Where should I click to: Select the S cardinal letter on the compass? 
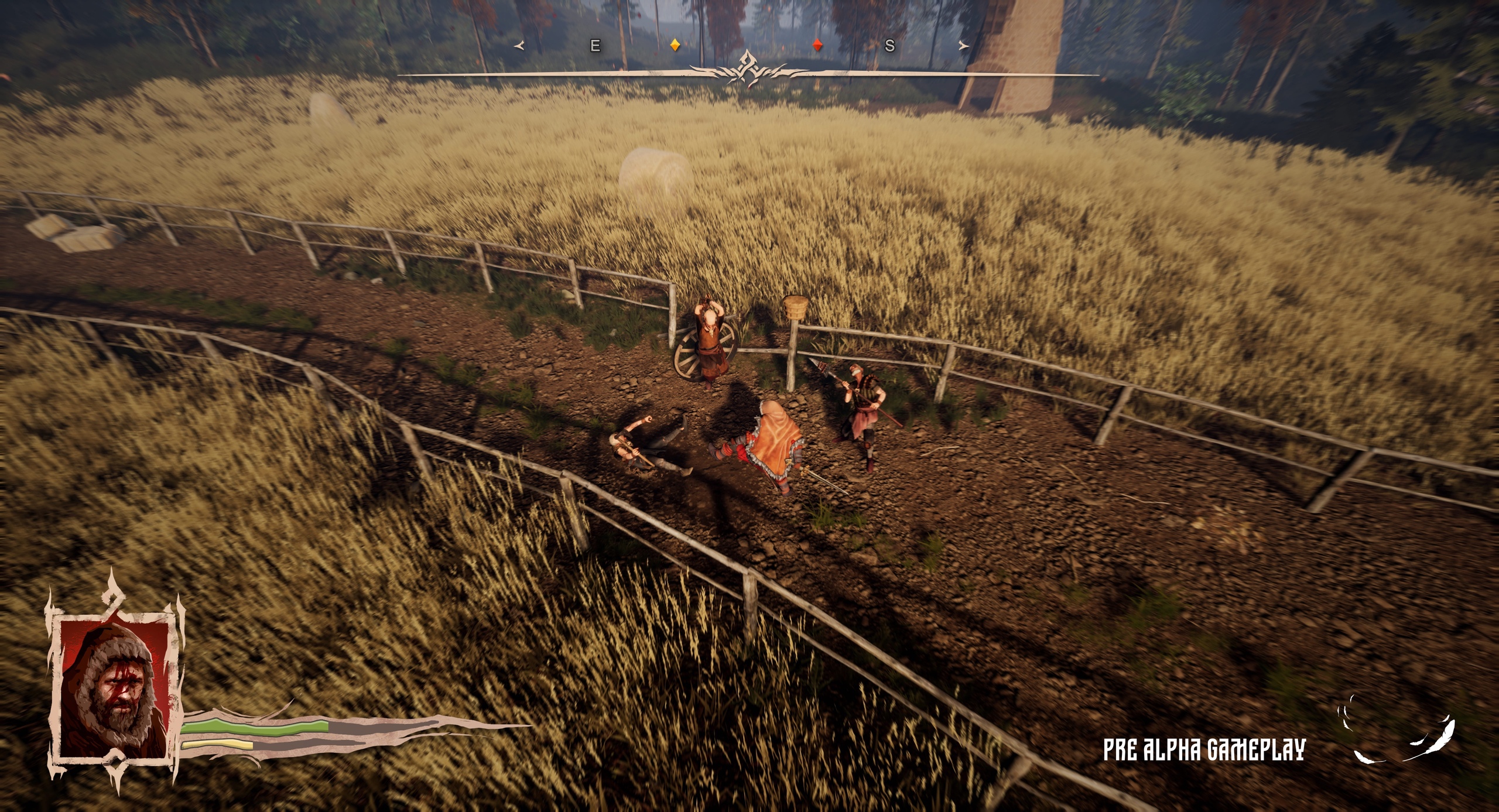coord(891,44)
